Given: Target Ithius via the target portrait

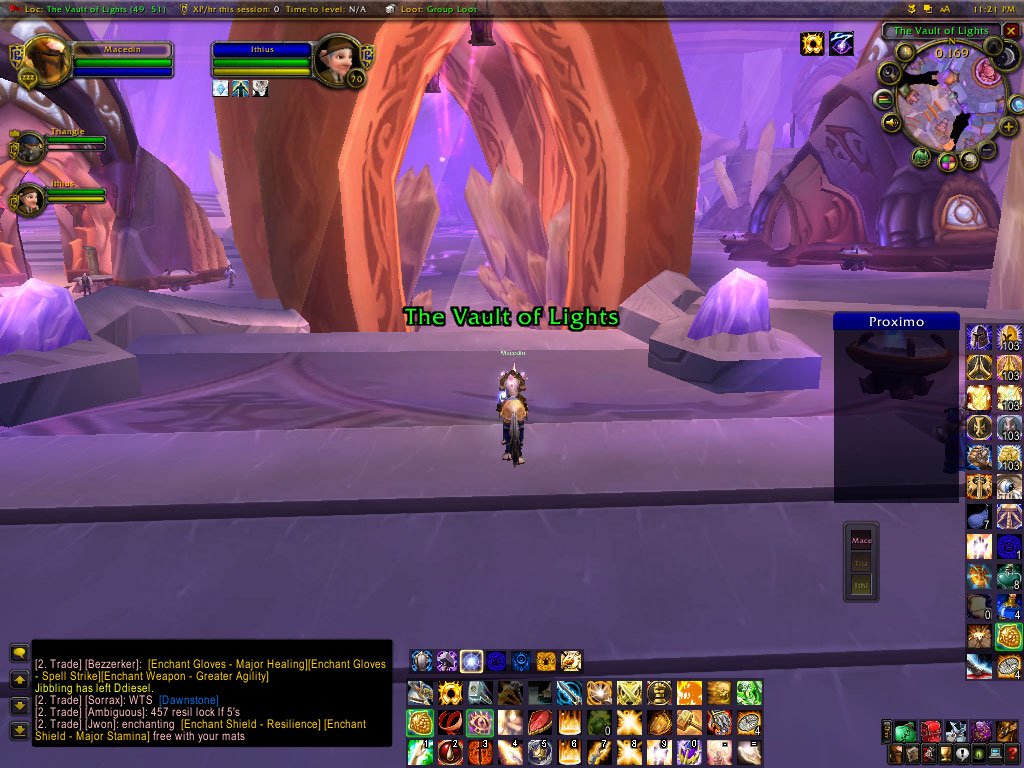Looking at the screenshot, I should [336, 58].
